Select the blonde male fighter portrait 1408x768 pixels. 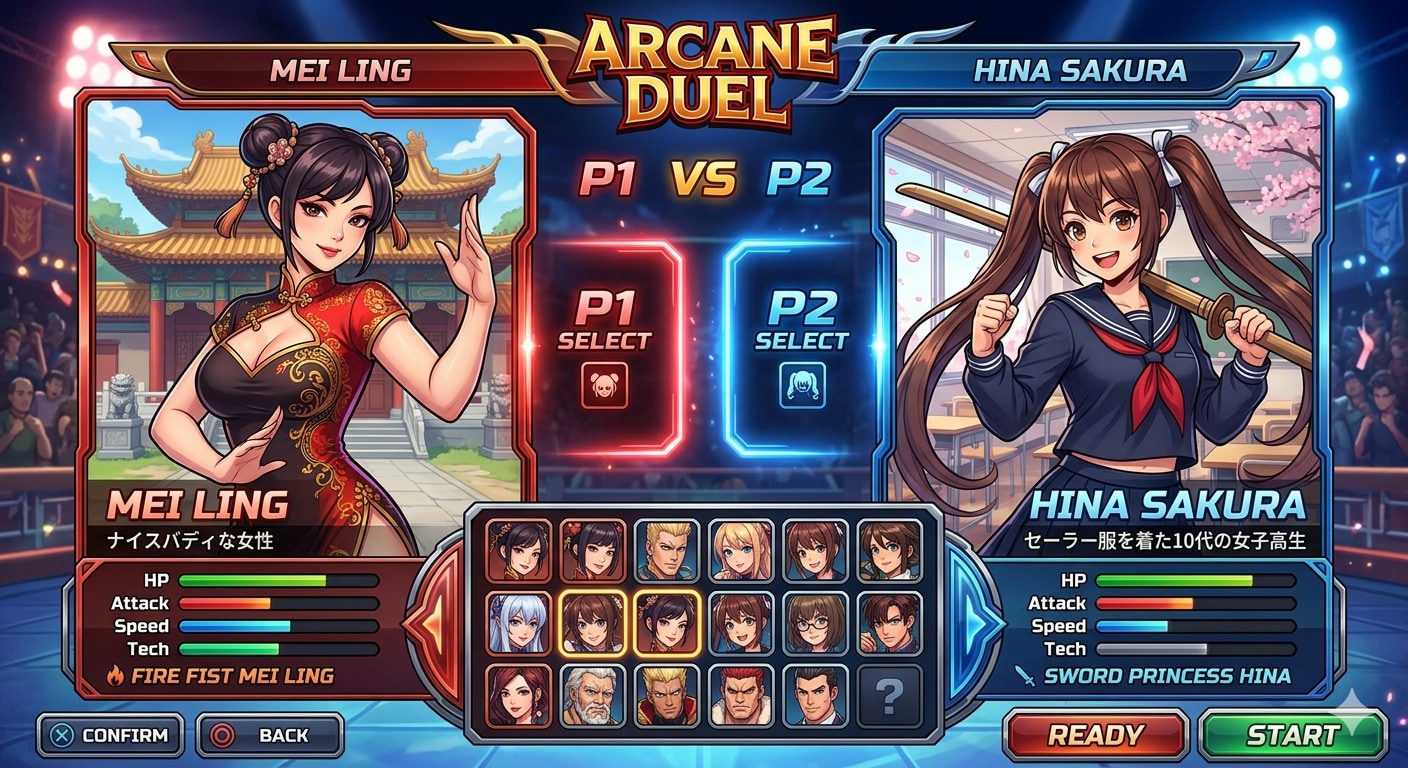pyautogui.click(x=668, y=548)
